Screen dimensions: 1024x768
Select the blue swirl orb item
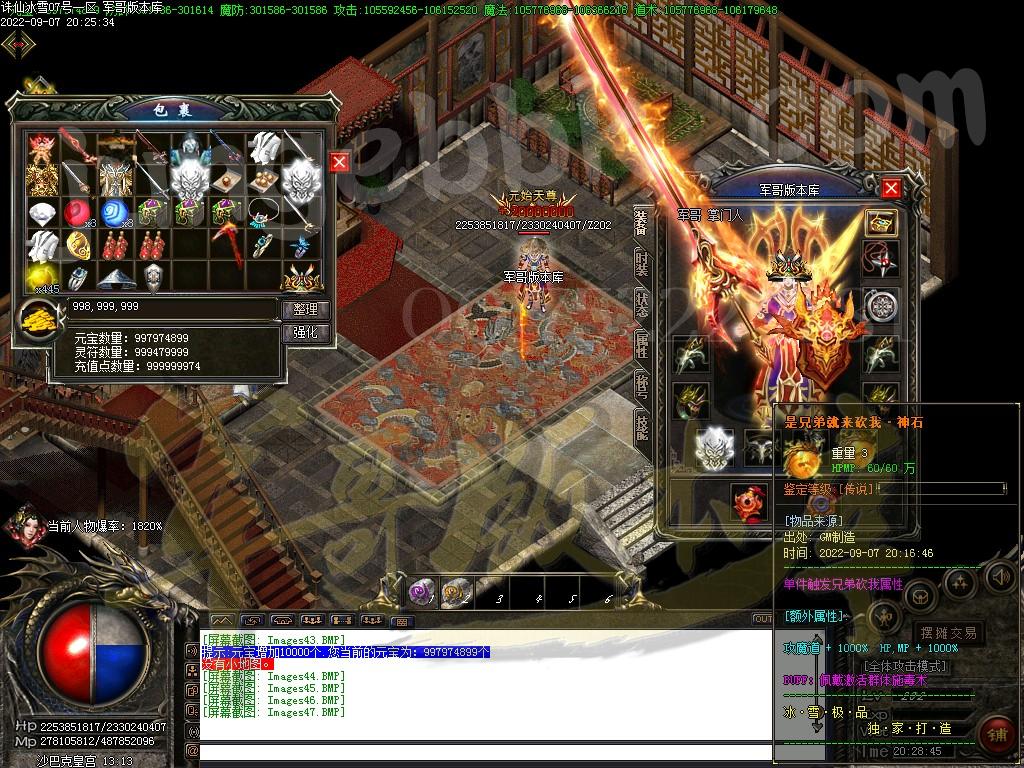115,213
